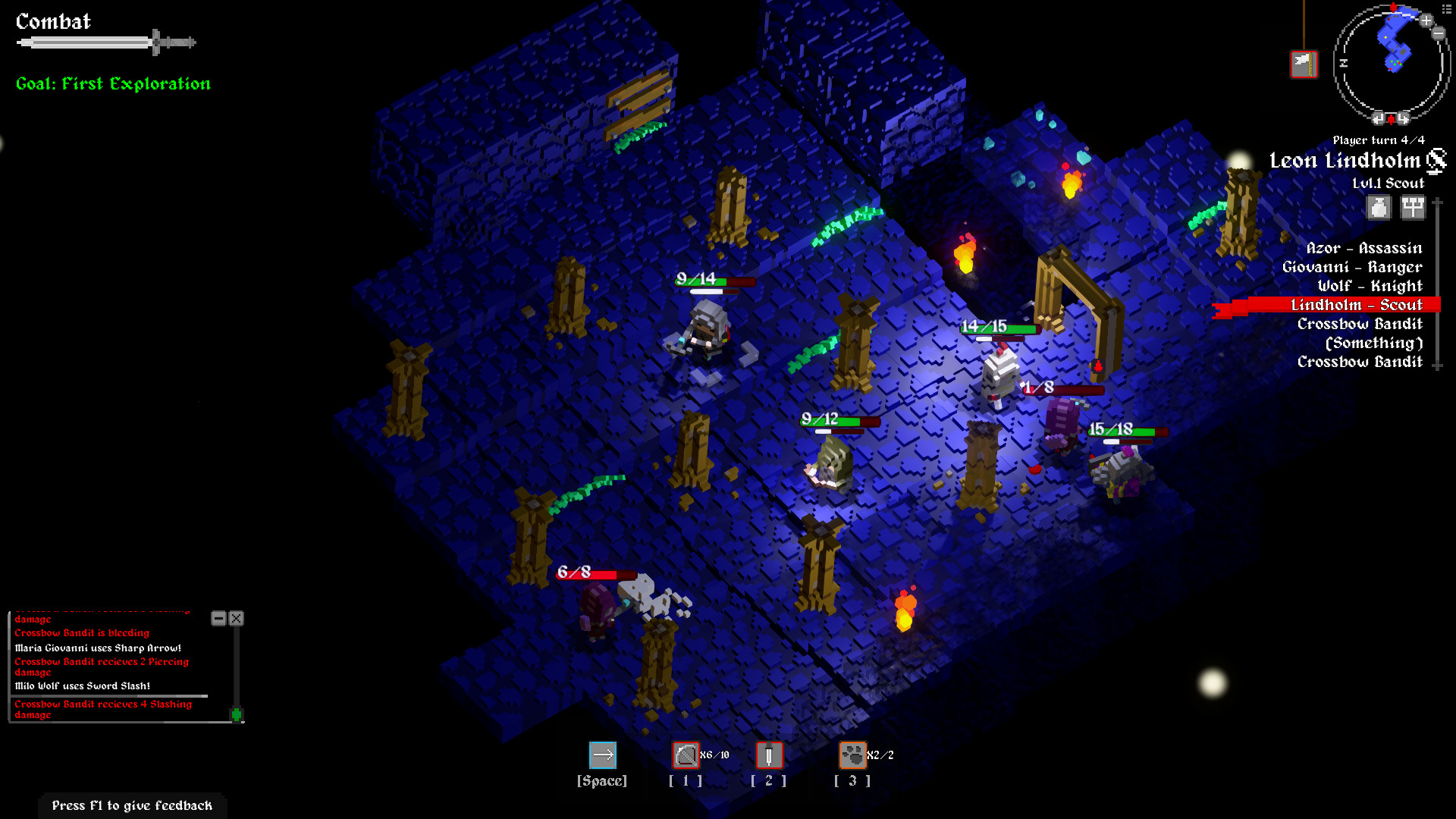
Task: Click the quill icon next to Leon Lindholm
Action: click(x=1438, y=161)
